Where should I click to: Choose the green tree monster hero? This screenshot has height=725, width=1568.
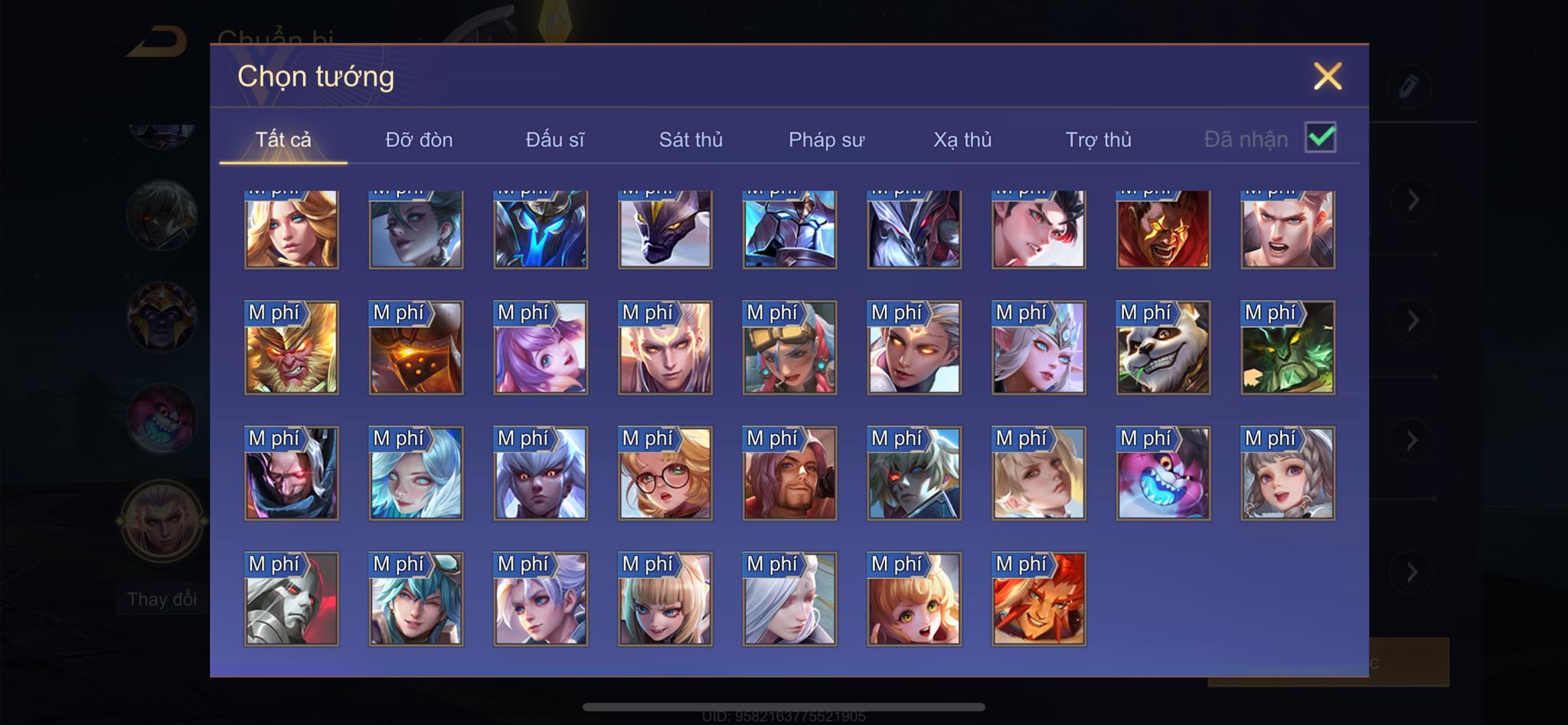pos(1288,348)
